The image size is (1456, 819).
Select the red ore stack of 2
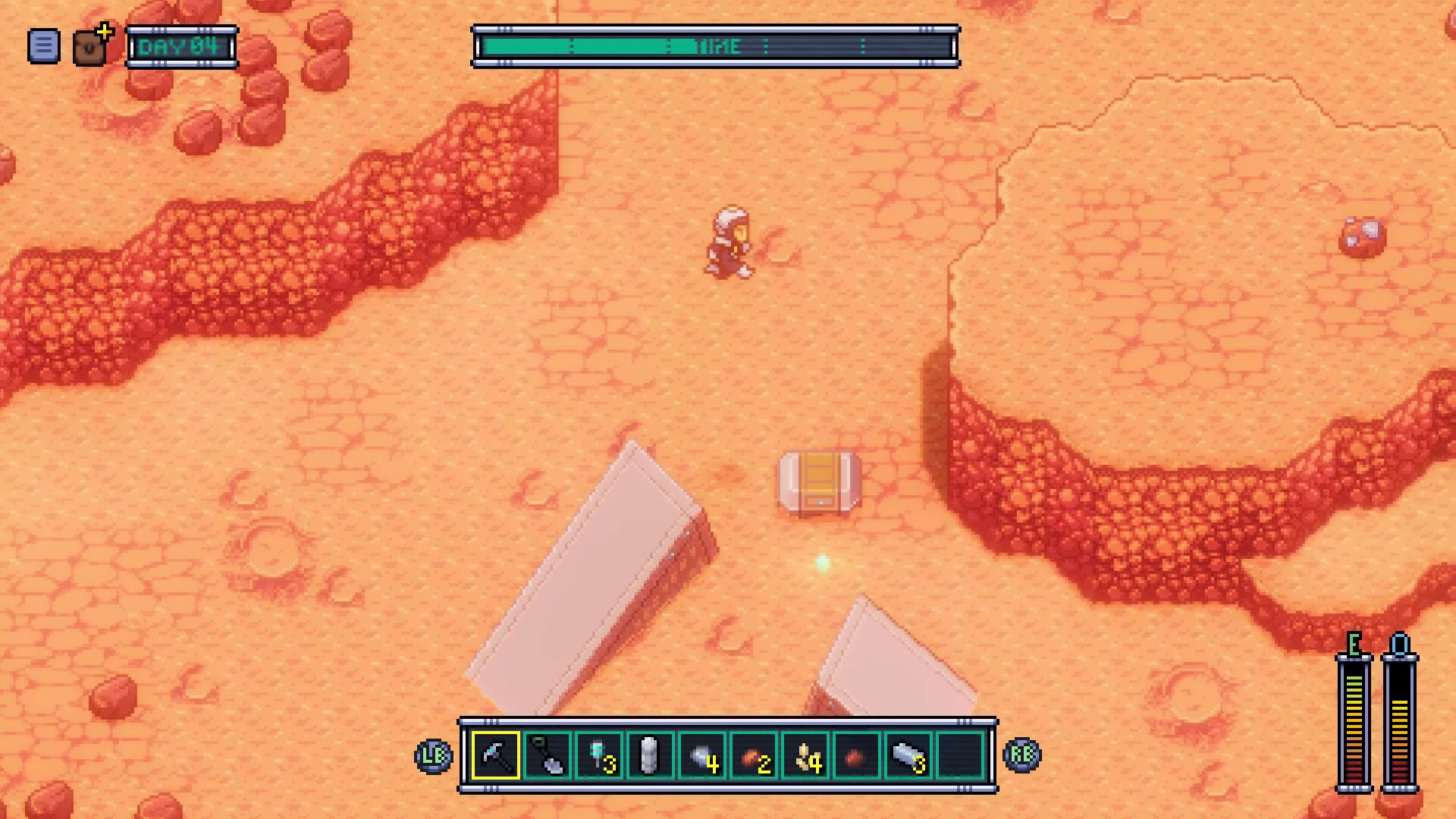pos(754,756)
